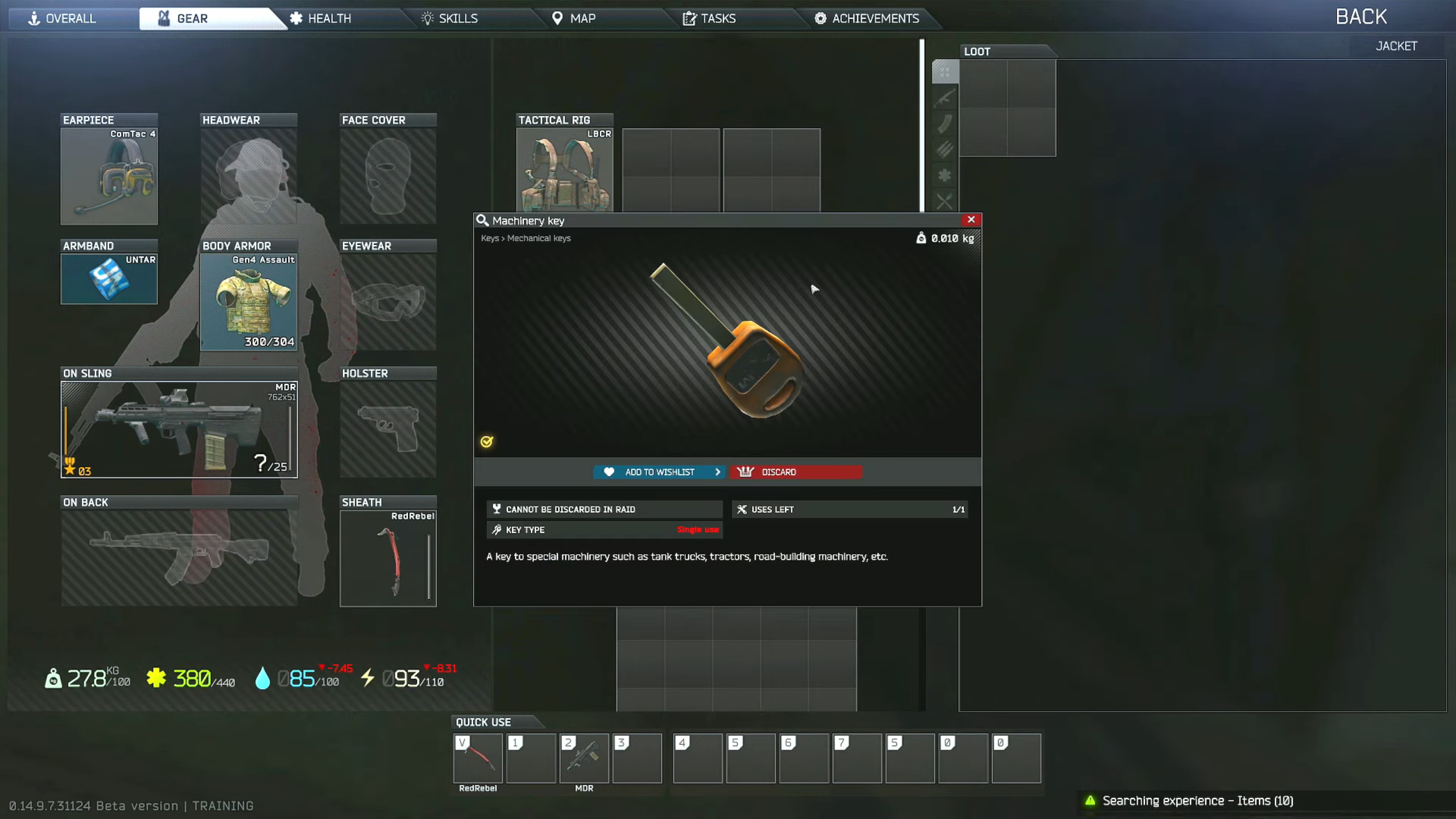Viewport: 1456px width, 819px height.
Task: Click the Add to Wishlist button
Action: coord(657,471)
